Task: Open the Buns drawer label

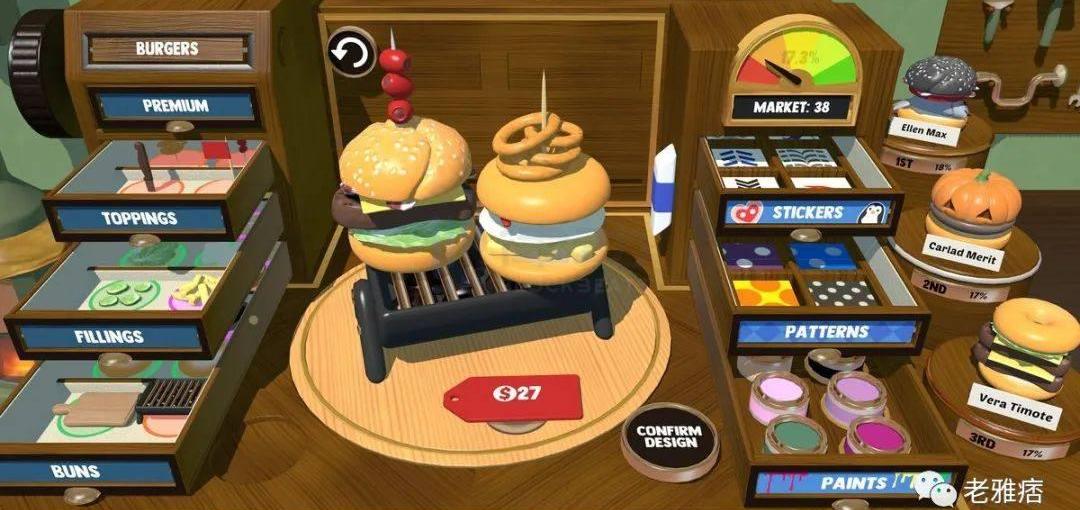Action: (x=75, y=471)
